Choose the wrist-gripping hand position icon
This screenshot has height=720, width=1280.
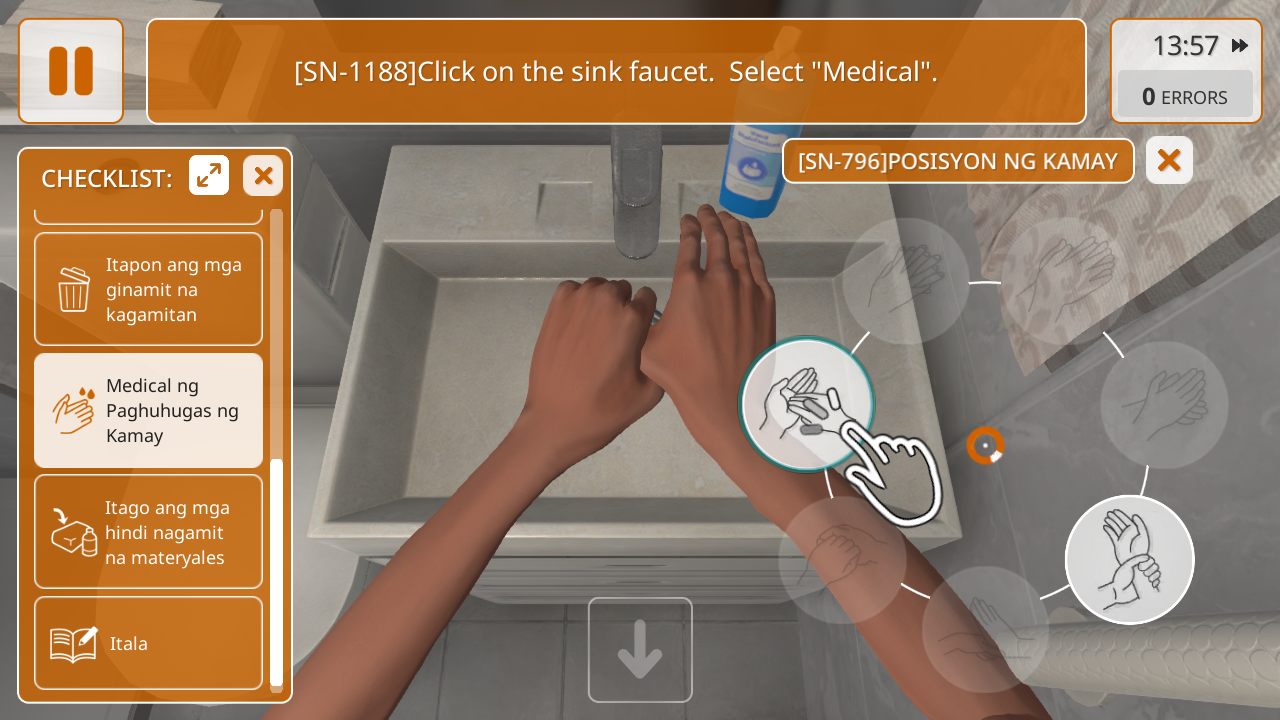[1130, 560]
